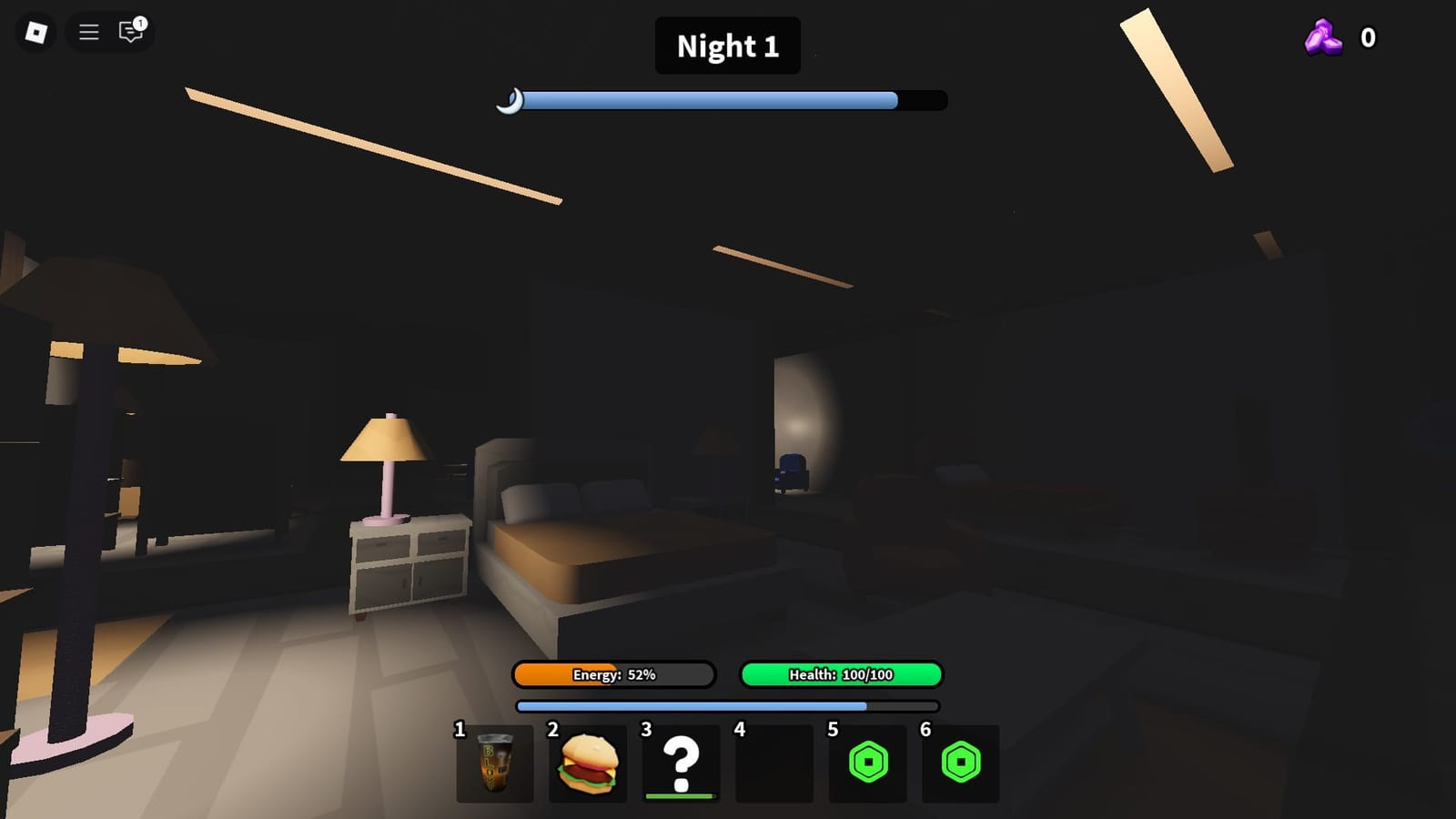Select the mystery question mark item
Viewport: 1456px width, 819px height.
[681, 760]
